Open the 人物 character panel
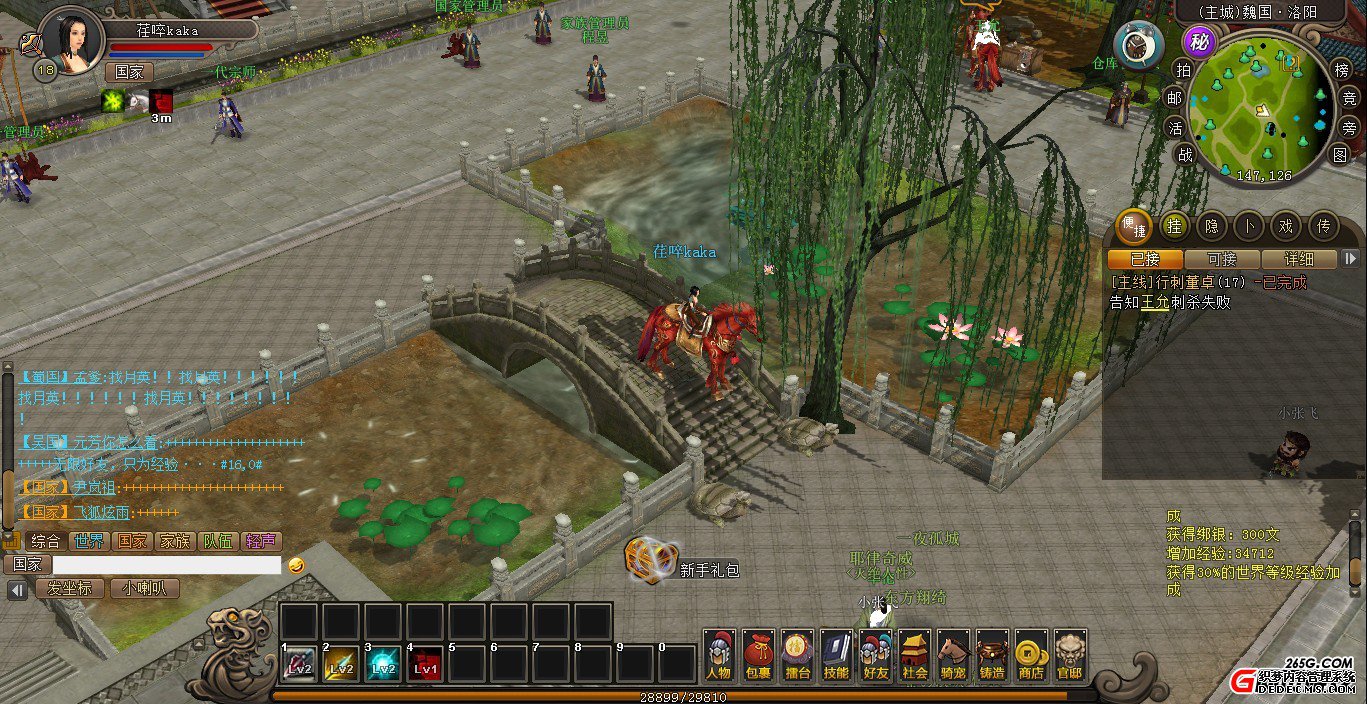Viewport: 1367px width, 704px height. 719,655
